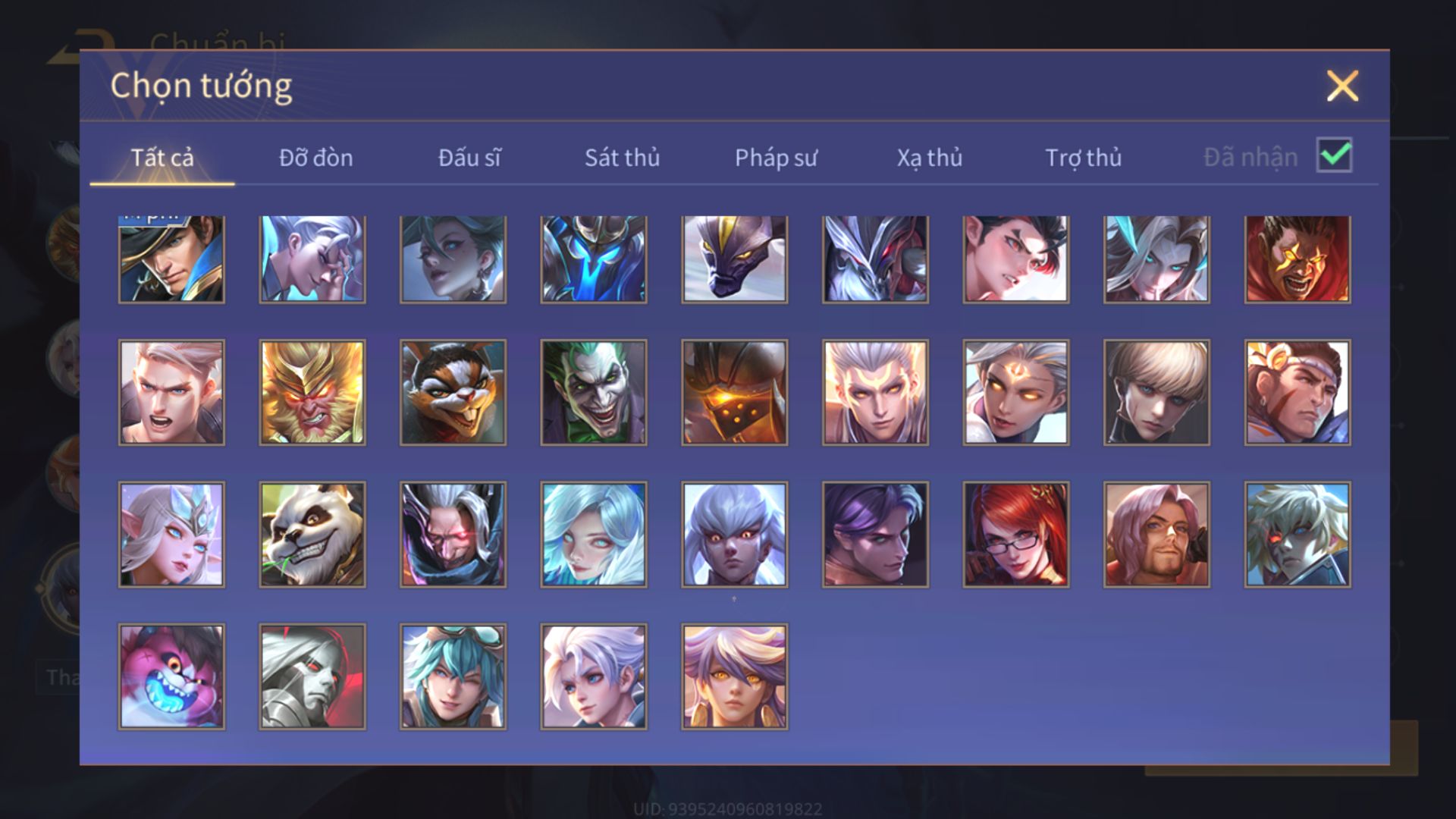The width and height of the screenshot is (1456, 819).
Task: Show the Đỡ đòn hero category
Action: (x=315, y=158)
